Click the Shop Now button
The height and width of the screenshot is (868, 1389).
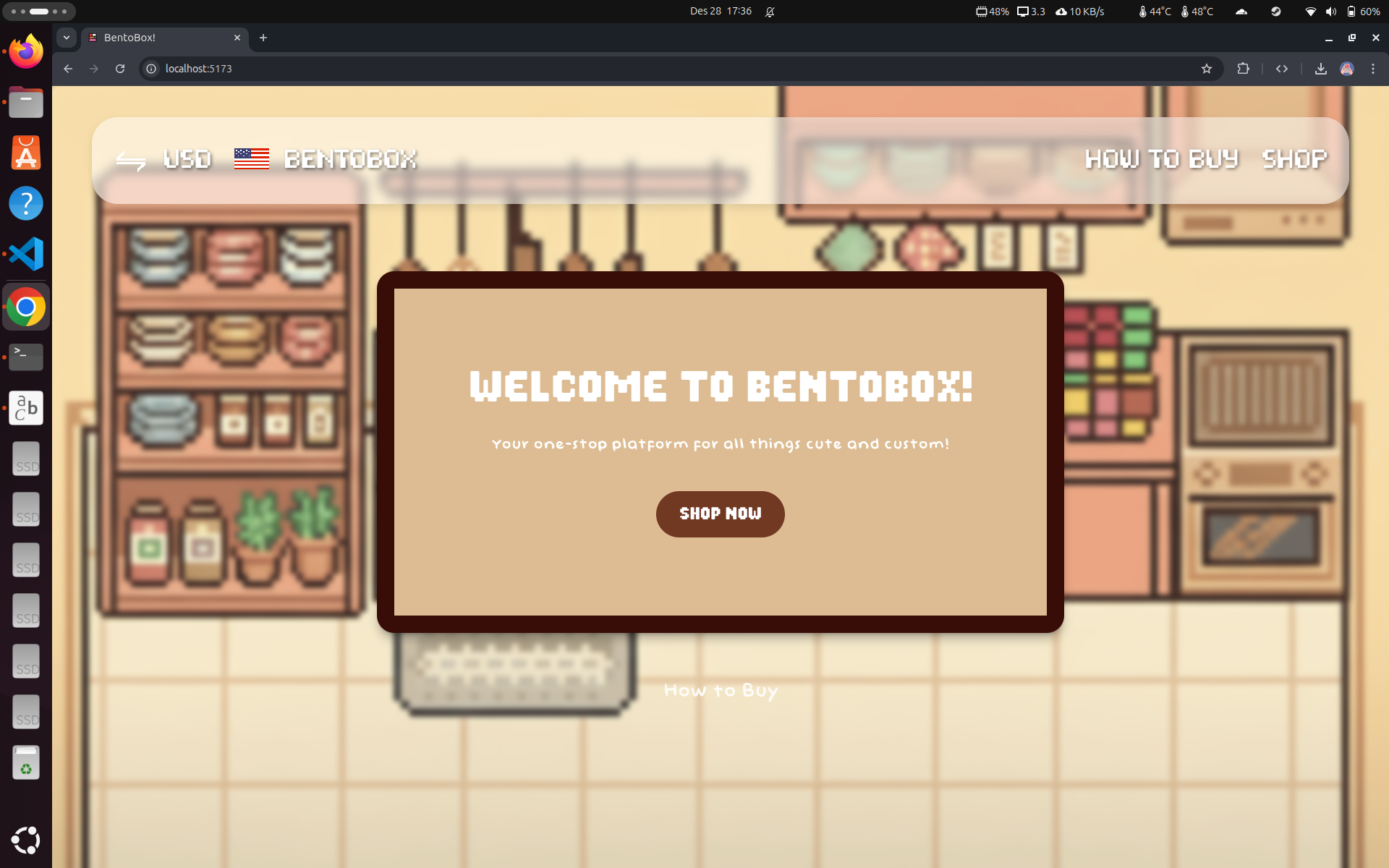[720, 514]
